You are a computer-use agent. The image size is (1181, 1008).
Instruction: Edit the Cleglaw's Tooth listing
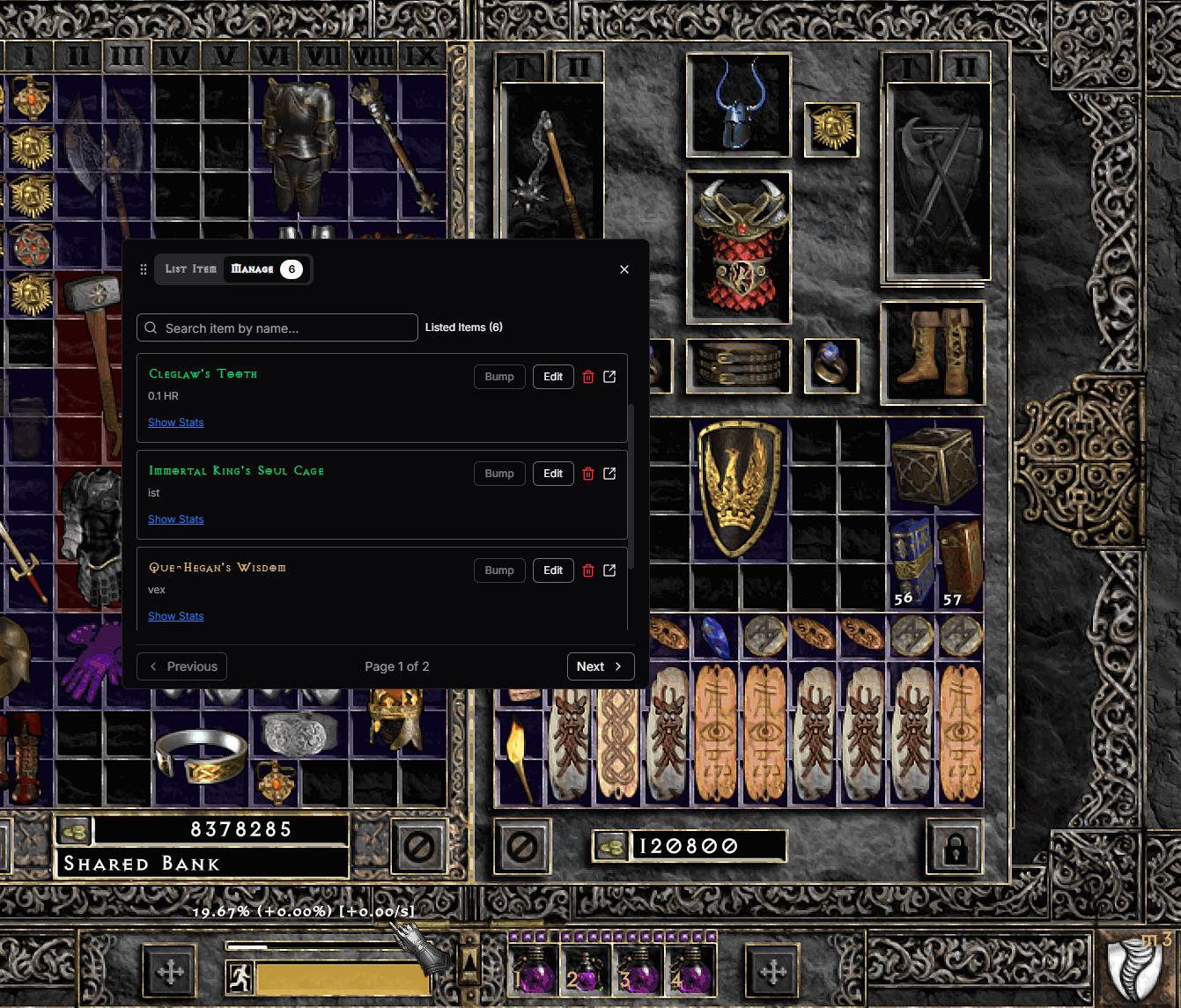[553, 377]
